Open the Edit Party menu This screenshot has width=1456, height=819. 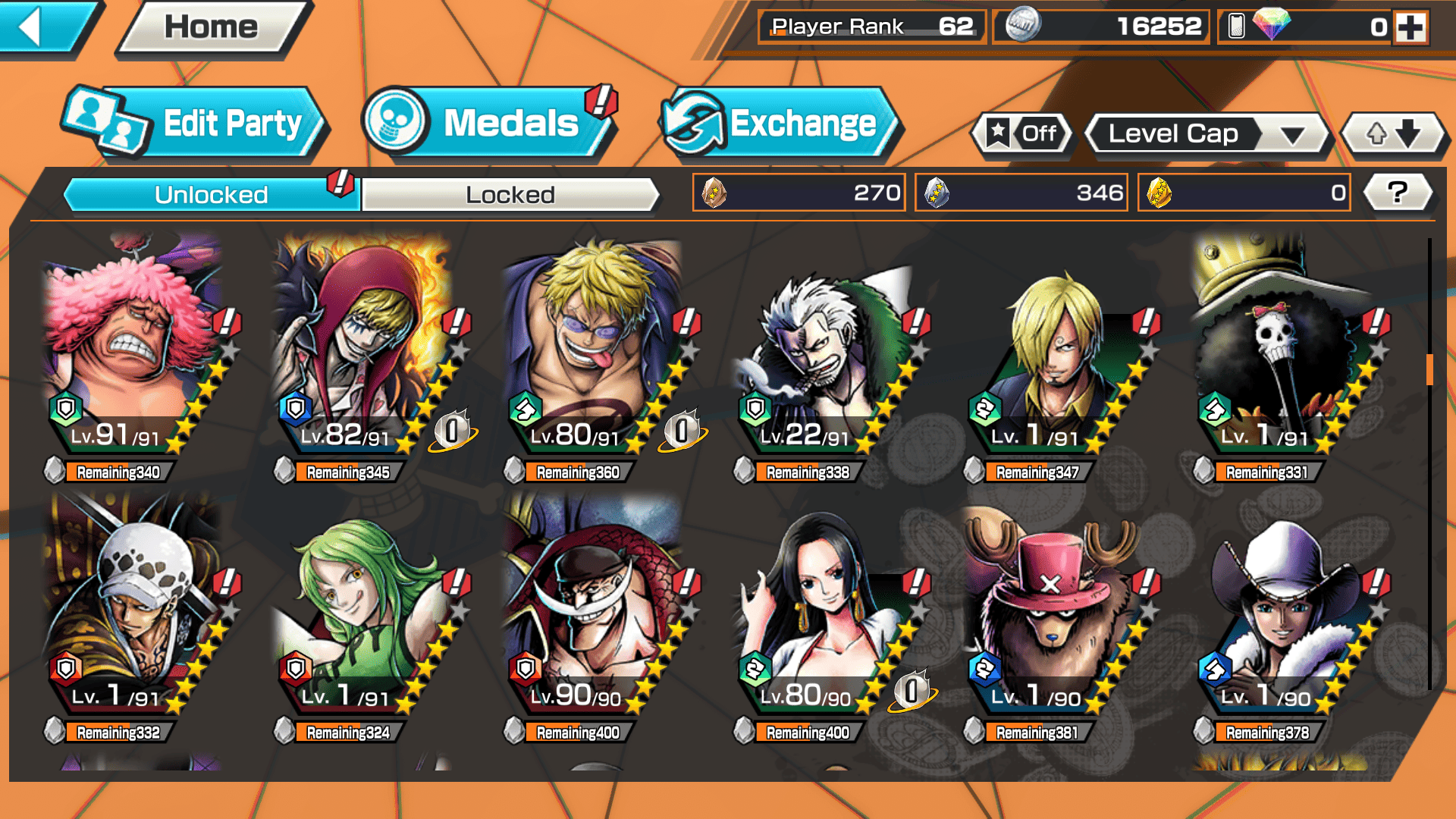tap(196, 123)
